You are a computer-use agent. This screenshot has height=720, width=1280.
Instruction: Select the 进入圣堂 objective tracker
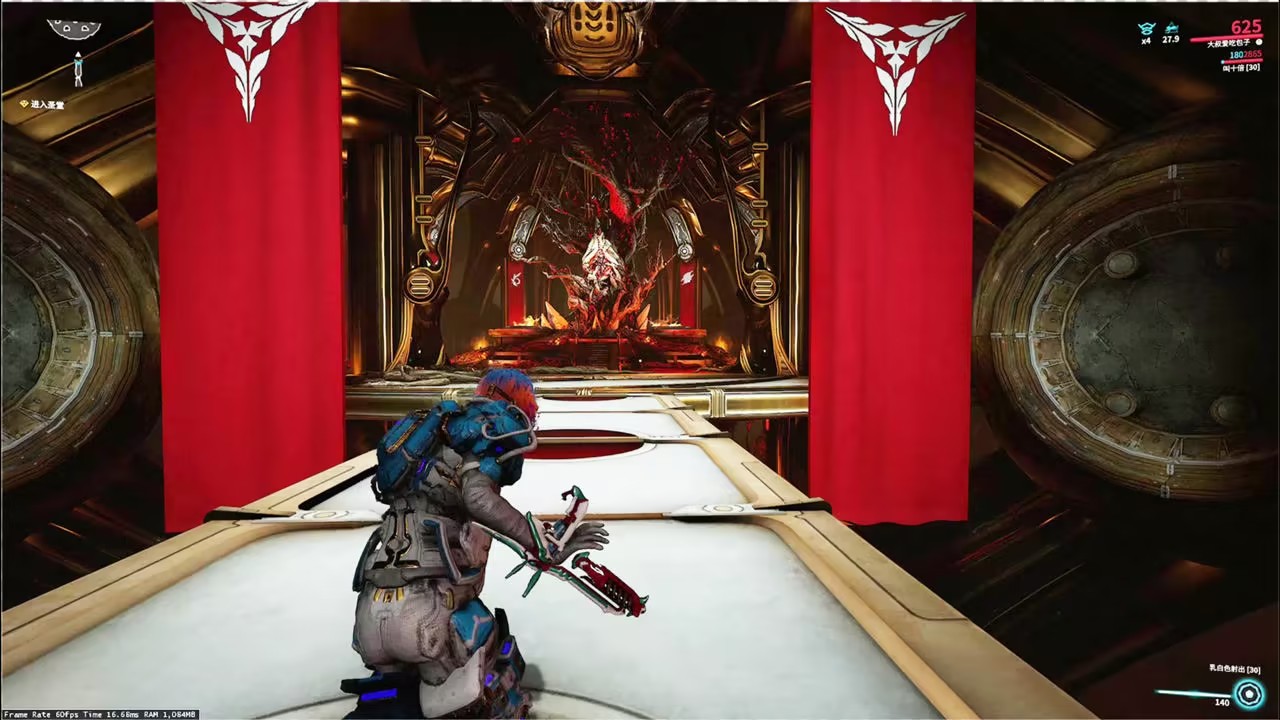click(42, 104)
